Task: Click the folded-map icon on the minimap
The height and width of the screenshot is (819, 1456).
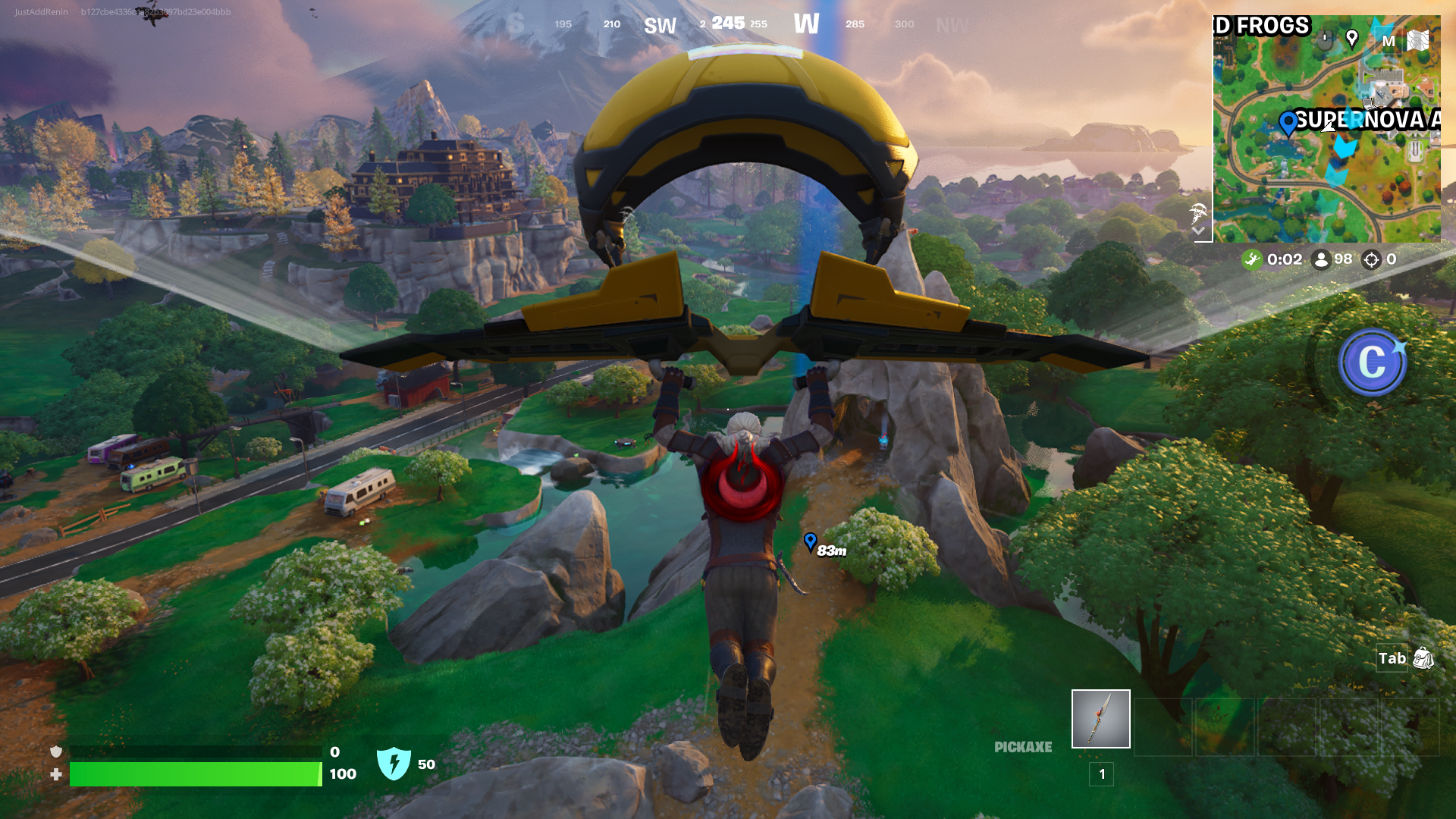Action: click(x=1418, y=42)
